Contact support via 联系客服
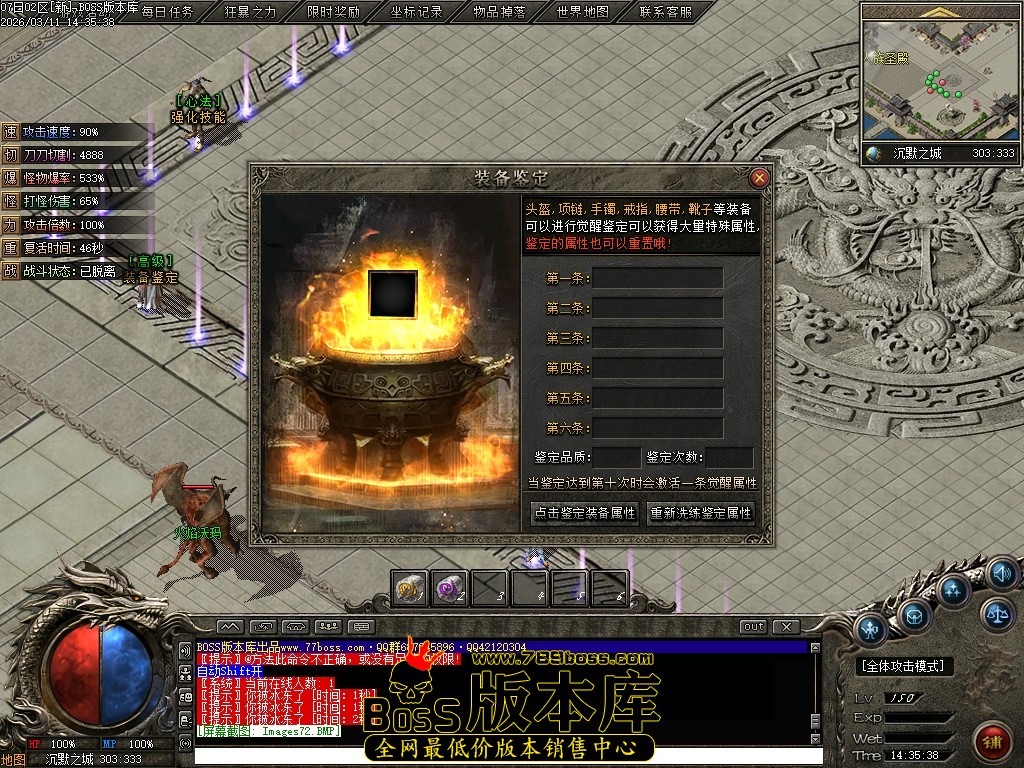The width and height of the screenshot is (1024, 768). tap(665, 12)
